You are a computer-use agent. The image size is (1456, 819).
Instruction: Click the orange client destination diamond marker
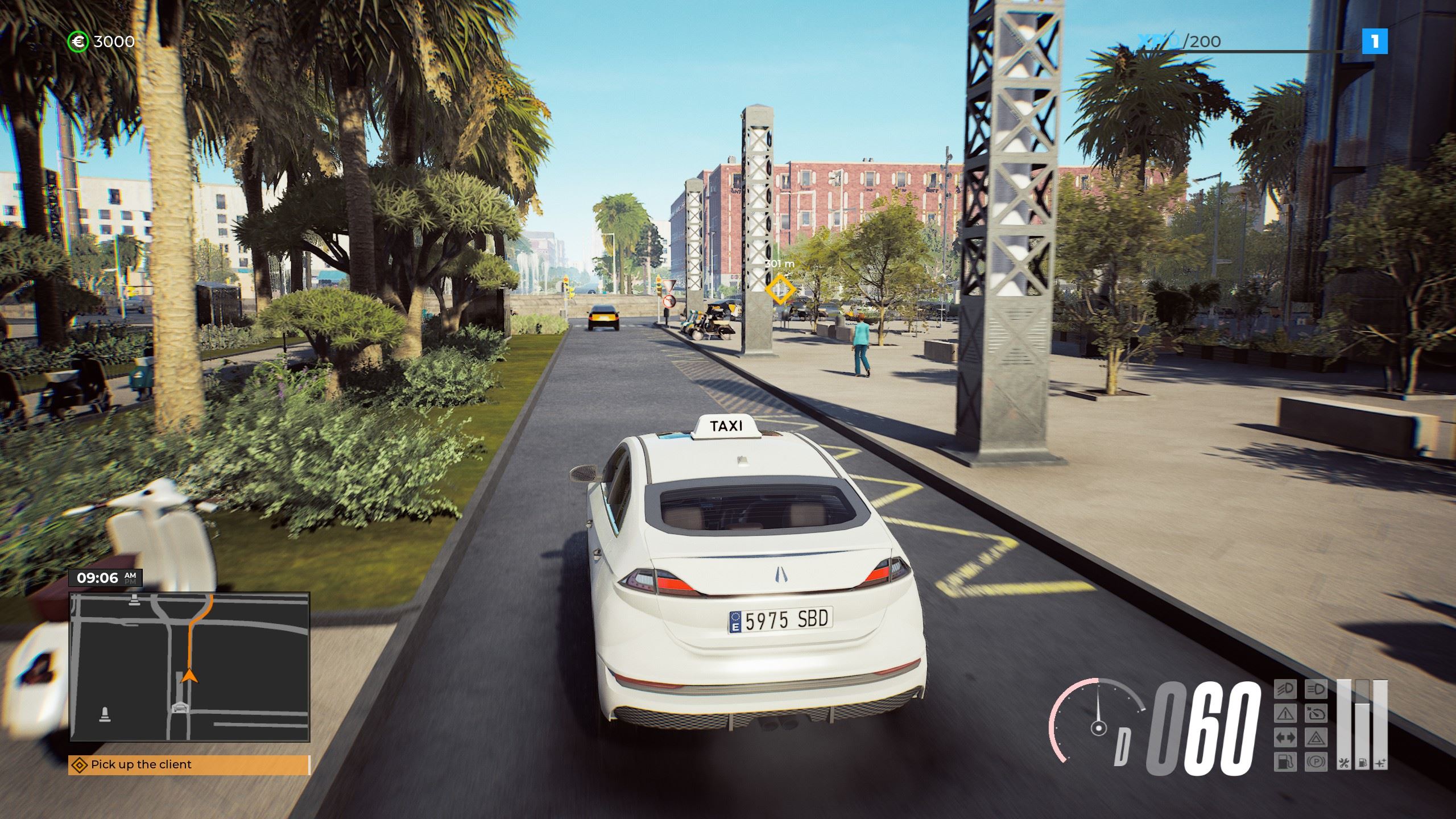pyautogui.click(x=780, y=290)
